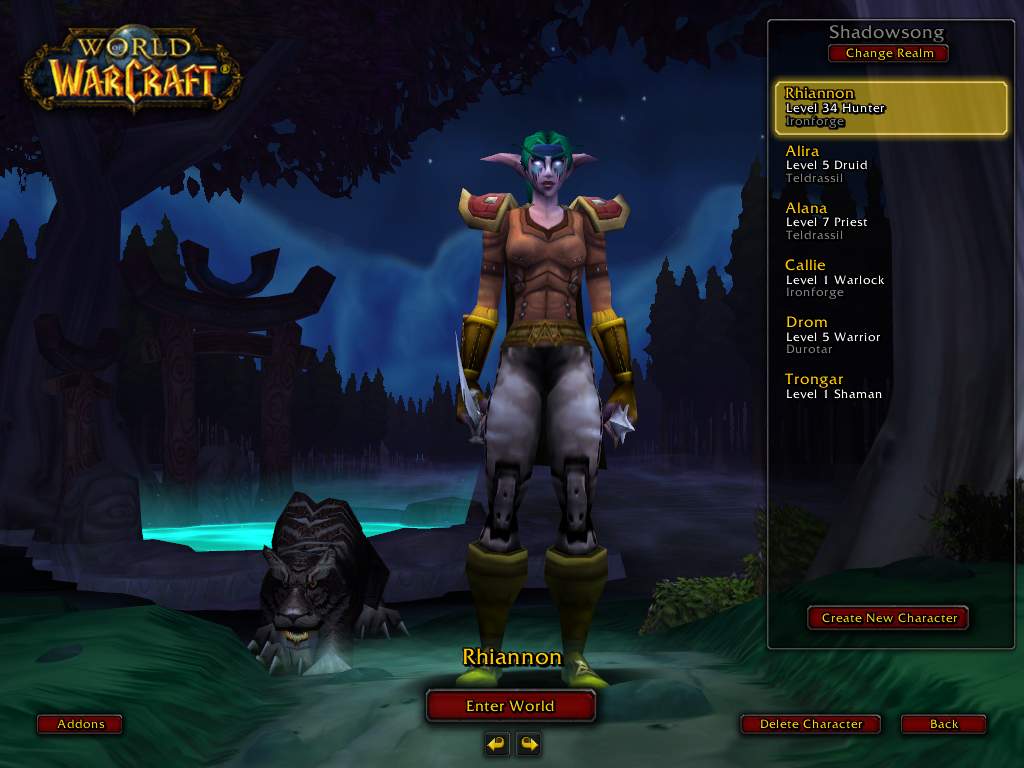
Task: Go Back to the login screen
Action: pyautogui.click(x=943, y=724)
